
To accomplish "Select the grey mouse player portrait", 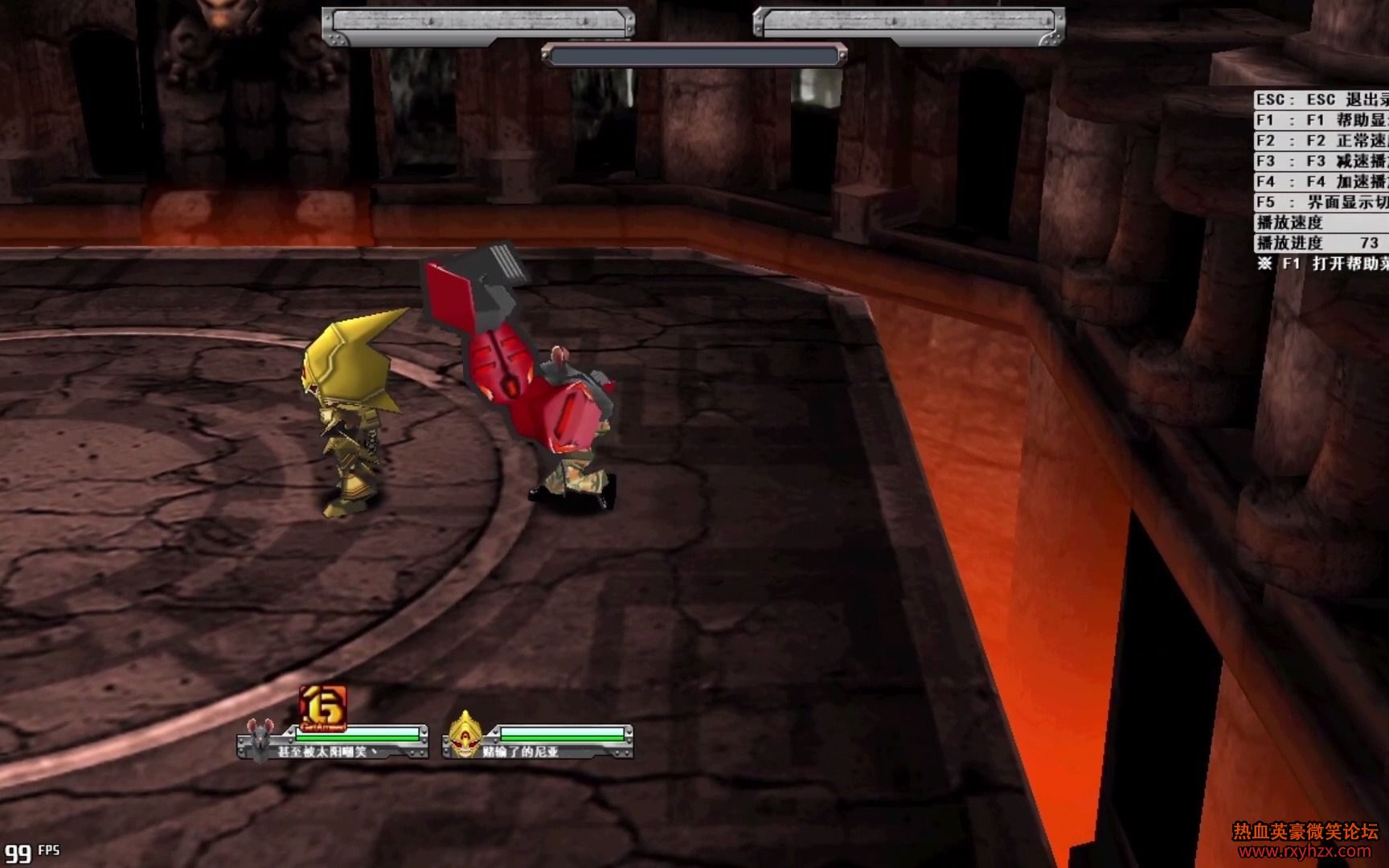I will tap(260, 739).
